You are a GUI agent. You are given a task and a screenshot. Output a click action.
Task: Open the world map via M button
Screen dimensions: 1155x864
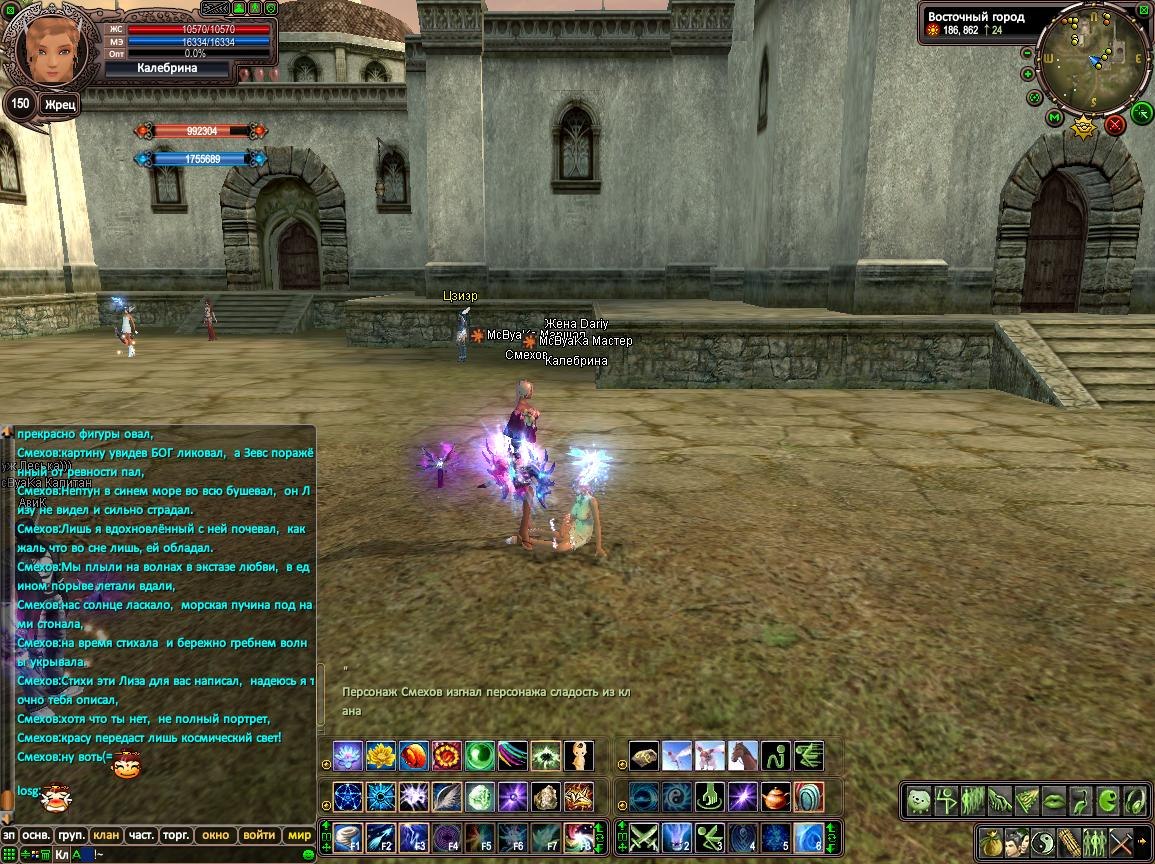pyautogui.click(x=1054, y=118)
